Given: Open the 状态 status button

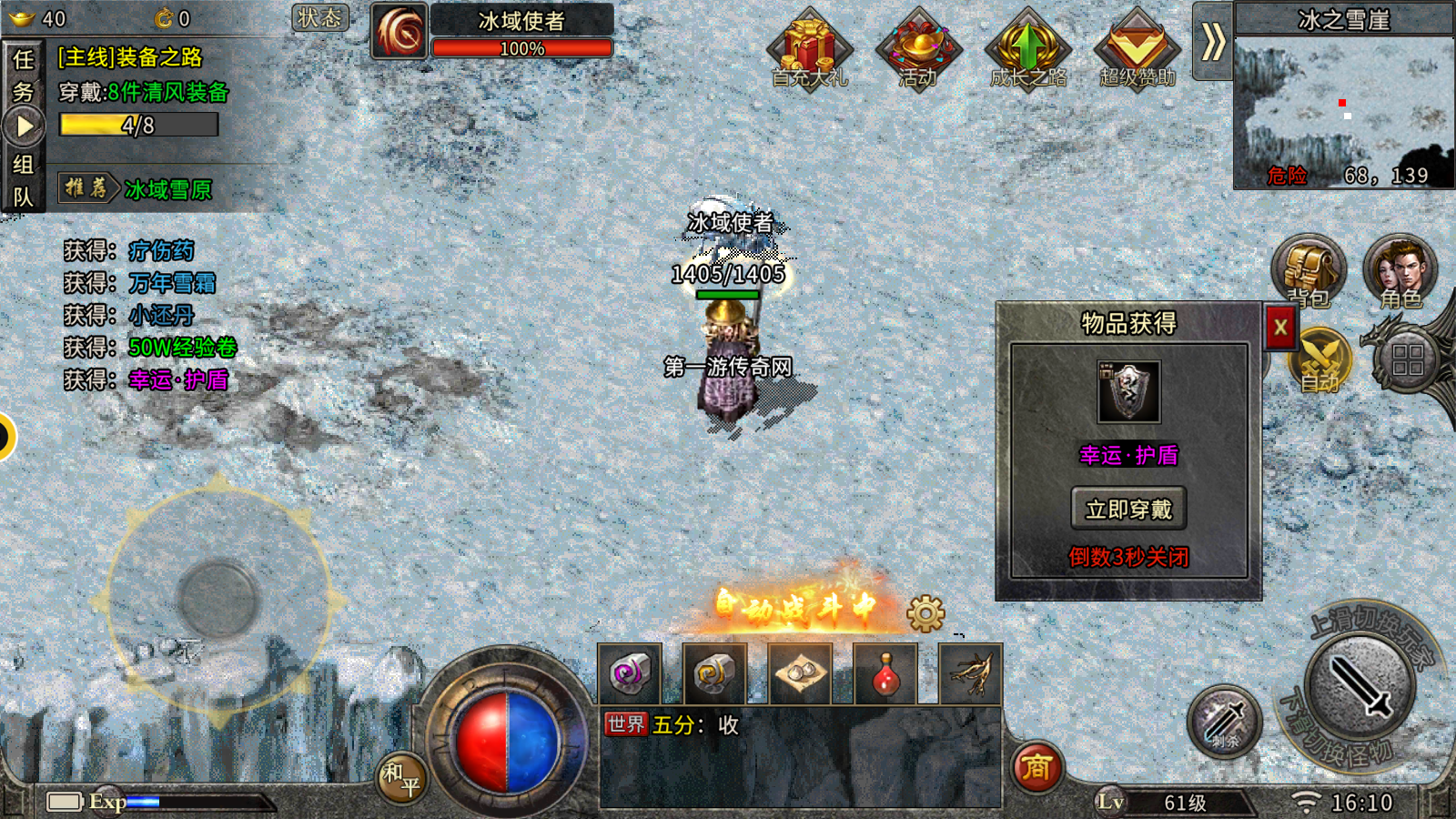Looking at the screenshot, I should (319, 18).
